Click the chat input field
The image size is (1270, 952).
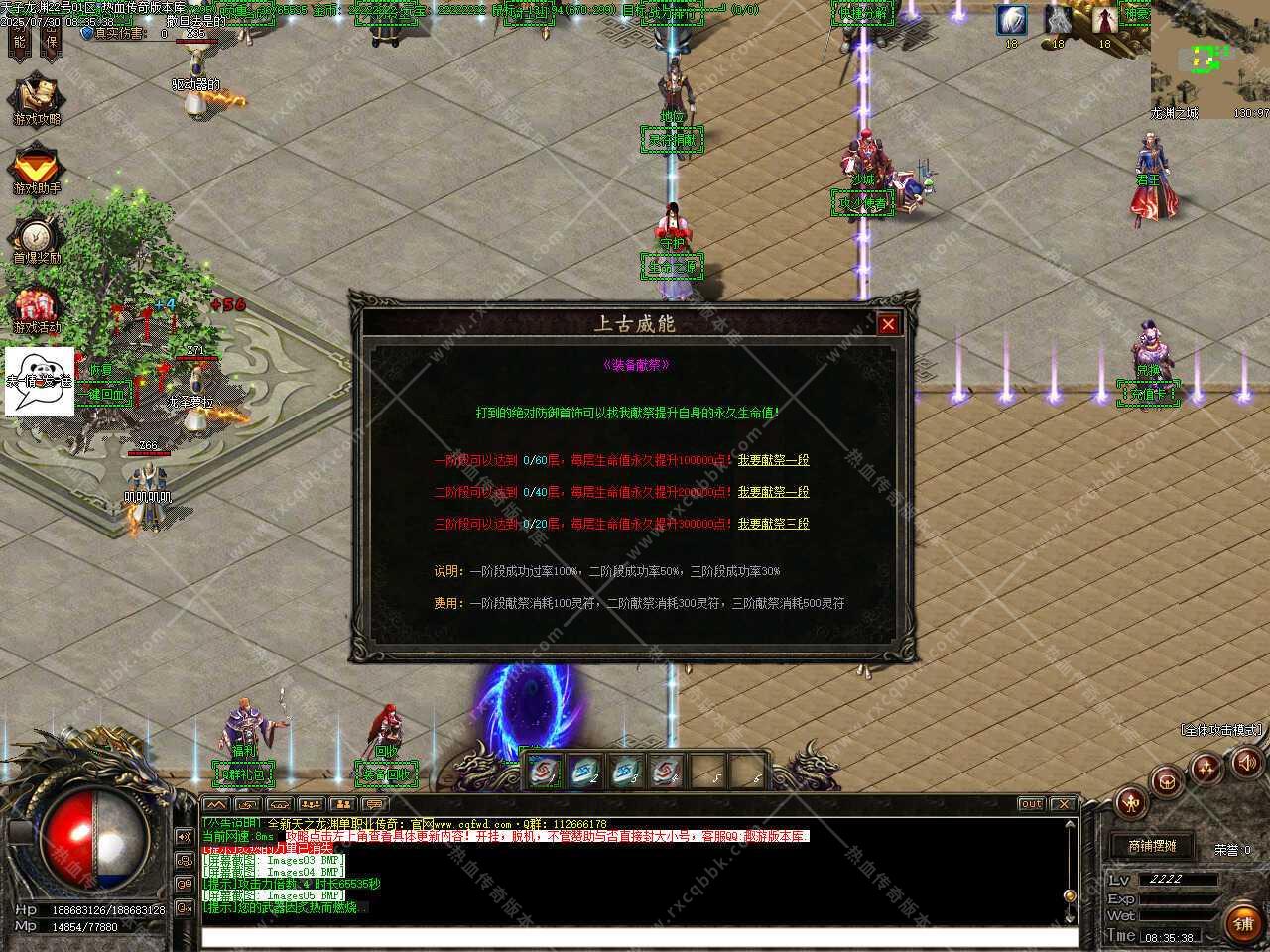click(x=639, y=937)
